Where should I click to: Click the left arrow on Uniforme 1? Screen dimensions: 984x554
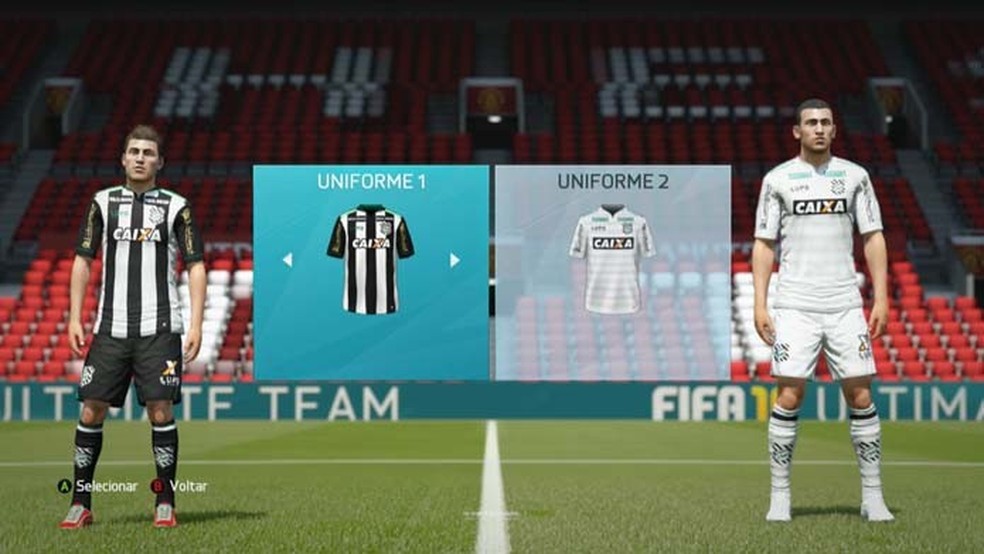point(287,260)
